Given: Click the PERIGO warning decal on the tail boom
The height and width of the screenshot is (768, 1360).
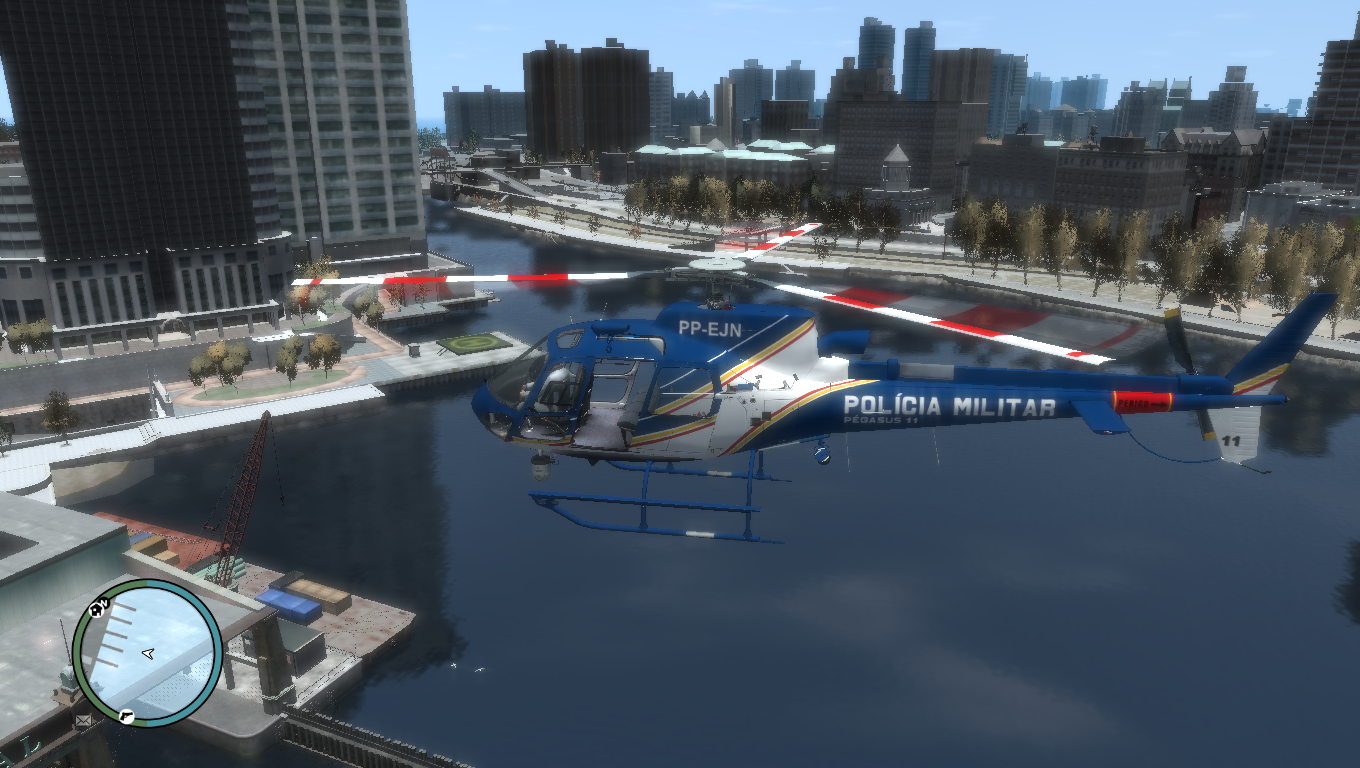Looking at the screenshot, I should pos(1142,404).
